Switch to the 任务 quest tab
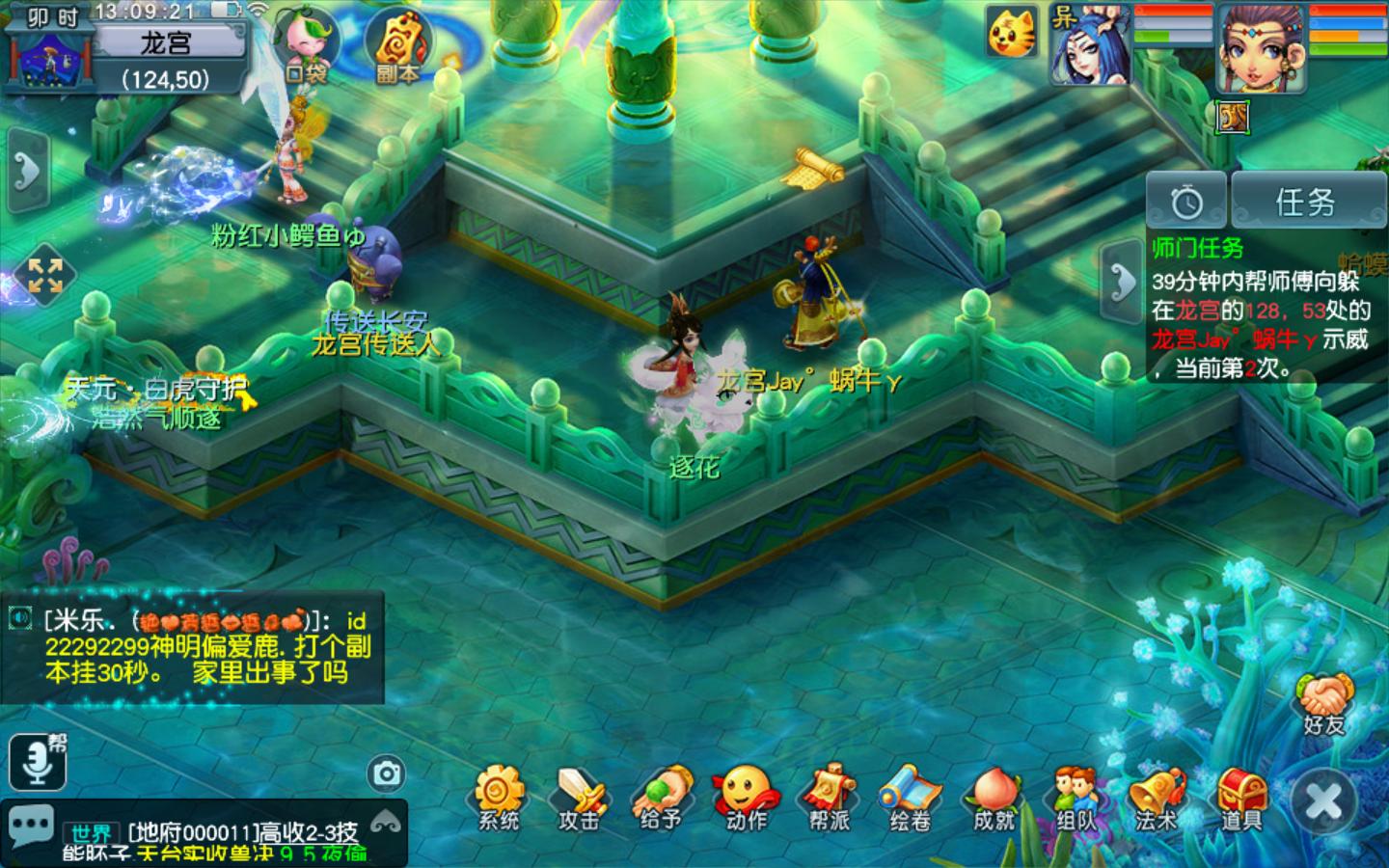Viewport: 1389px width, 868px height. 1305,202
